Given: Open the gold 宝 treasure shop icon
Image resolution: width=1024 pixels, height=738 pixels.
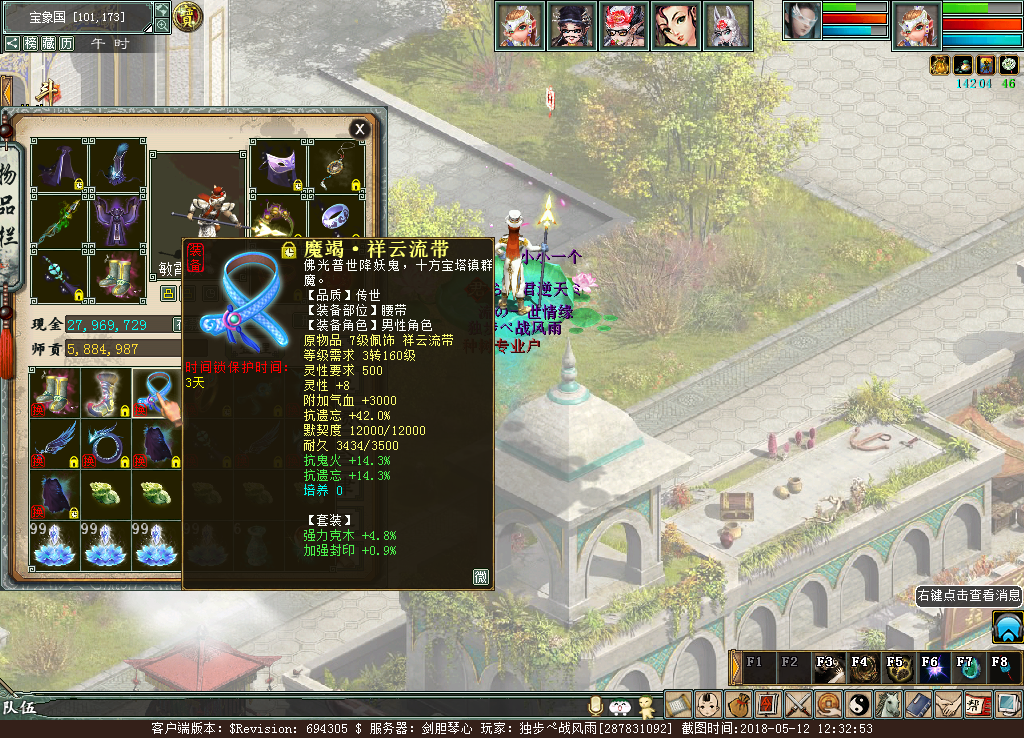Looking at the screenshot, I should [x=186, y=16].
